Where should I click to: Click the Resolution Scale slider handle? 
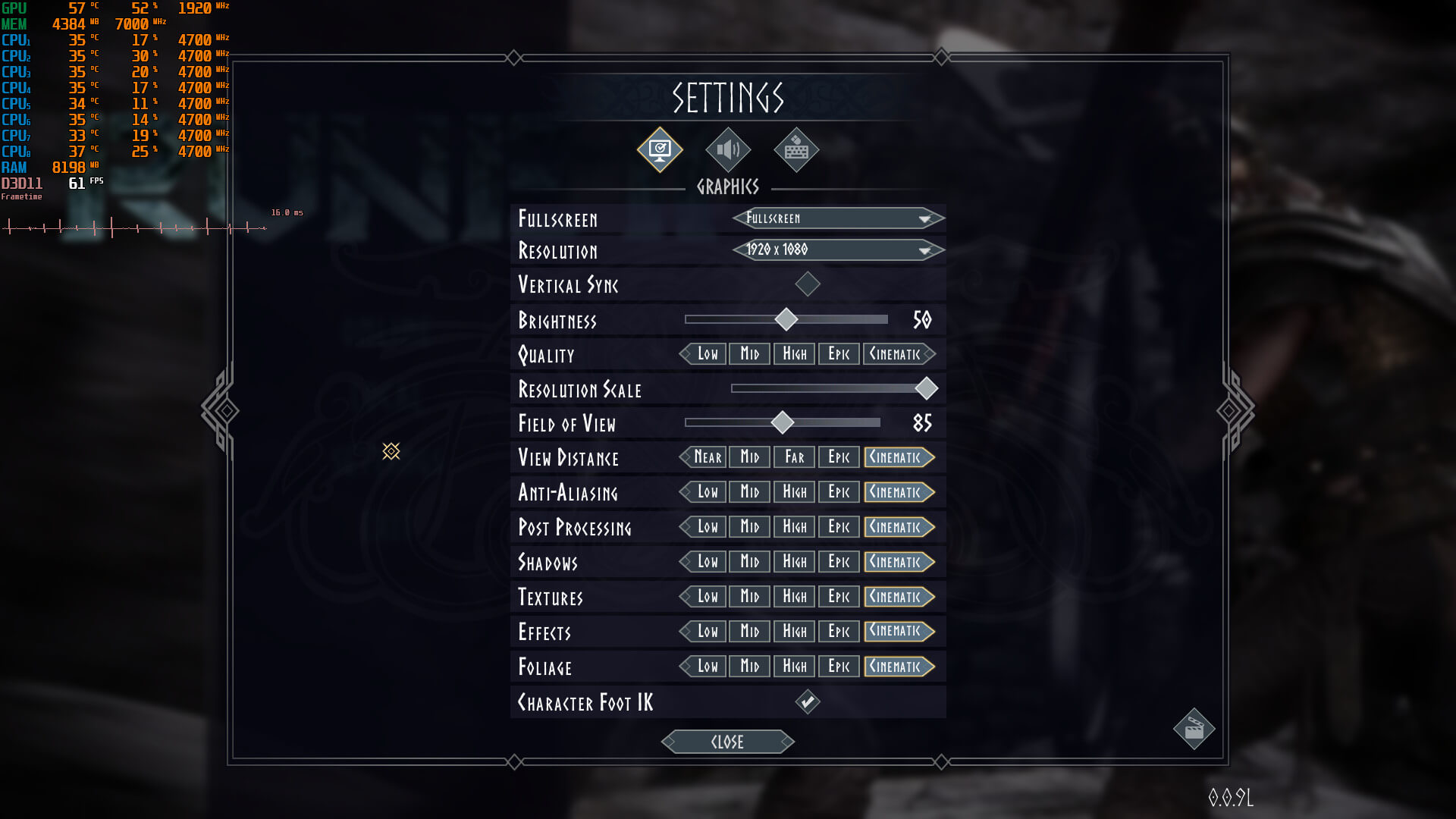point(926,388)
